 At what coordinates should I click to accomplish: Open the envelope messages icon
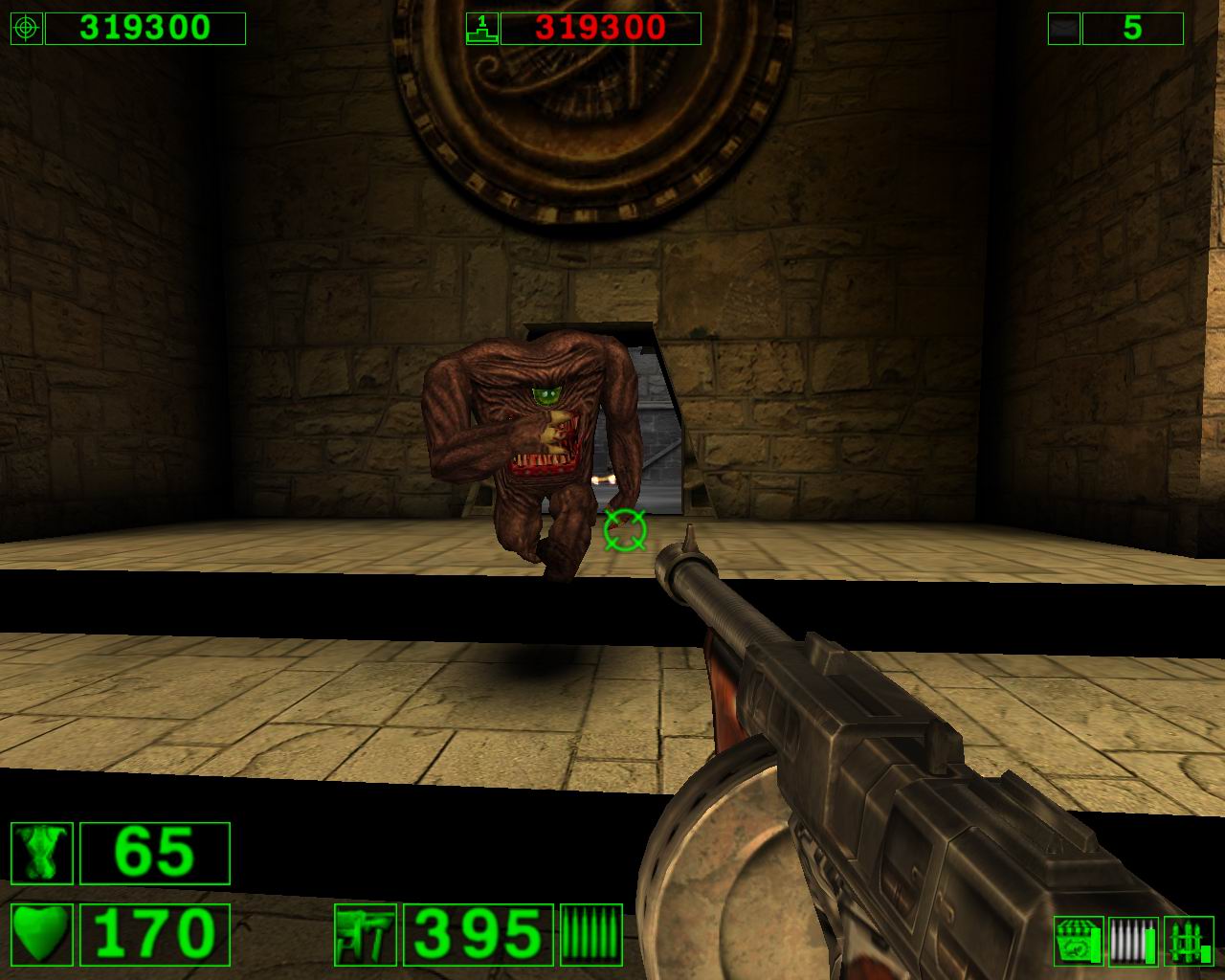click(x=1063, y=29)
